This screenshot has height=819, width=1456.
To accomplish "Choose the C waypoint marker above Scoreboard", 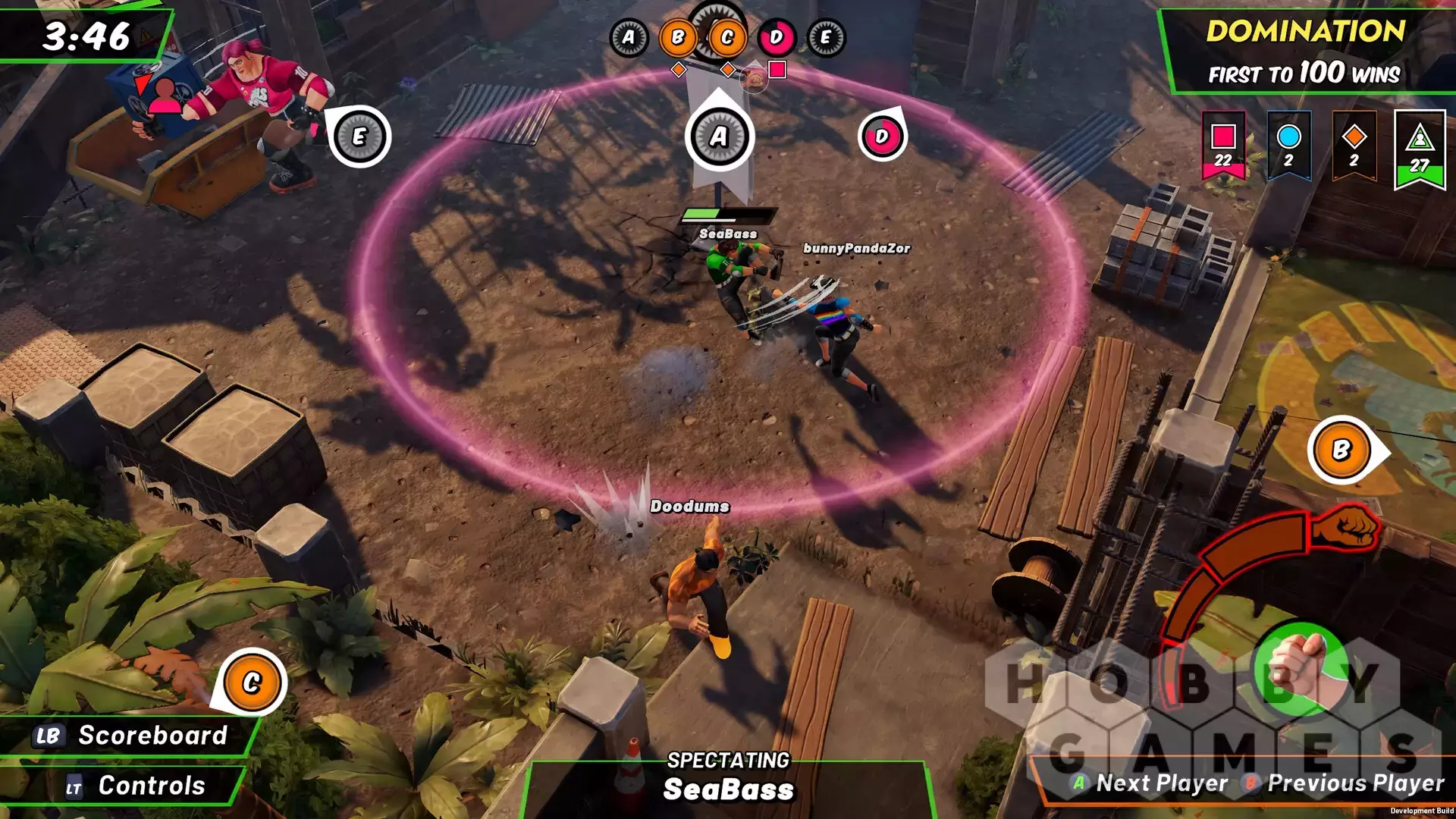I will [252, 682].
